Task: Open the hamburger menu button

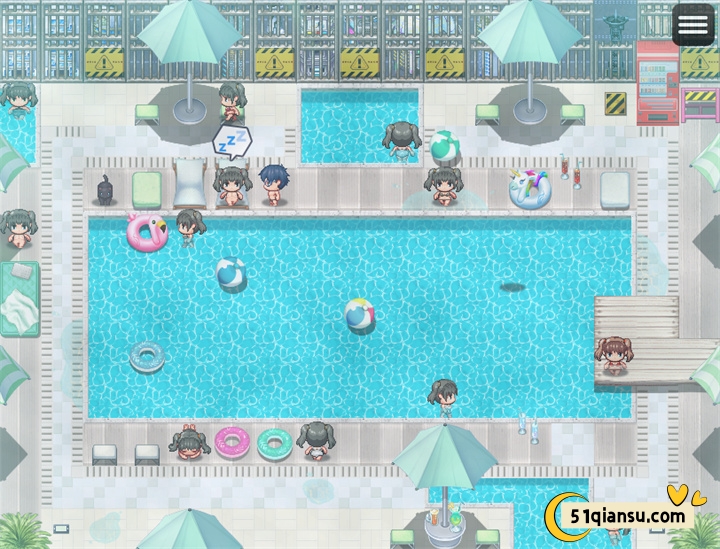Action: 693,25
